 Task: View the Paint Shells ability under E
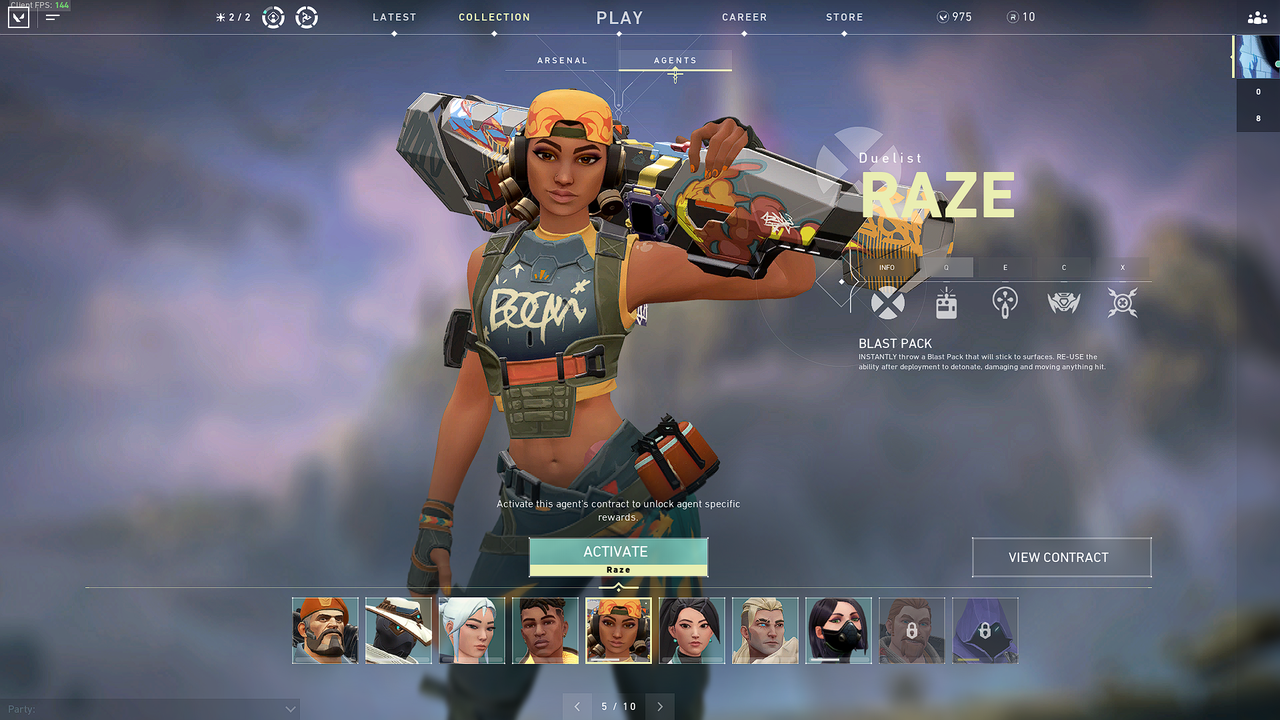click(x=1004, y=302)
